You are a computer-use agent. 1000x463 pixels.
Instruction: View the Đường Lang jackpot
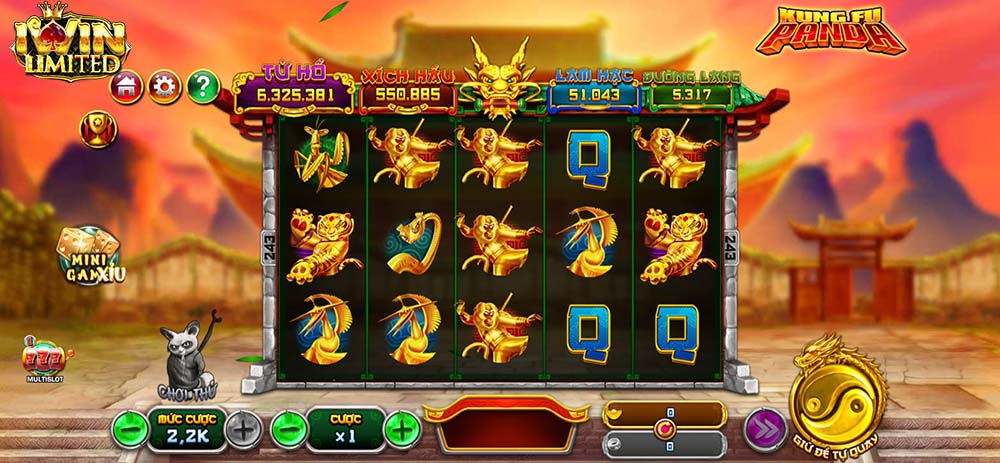(x=691, y=94)
